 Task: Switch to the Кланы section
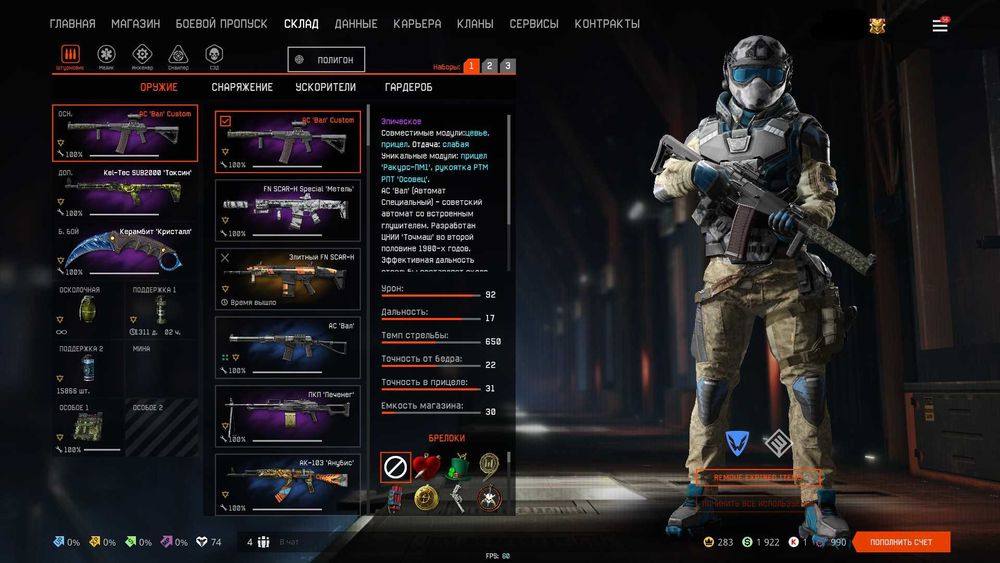tap(475, 23)
